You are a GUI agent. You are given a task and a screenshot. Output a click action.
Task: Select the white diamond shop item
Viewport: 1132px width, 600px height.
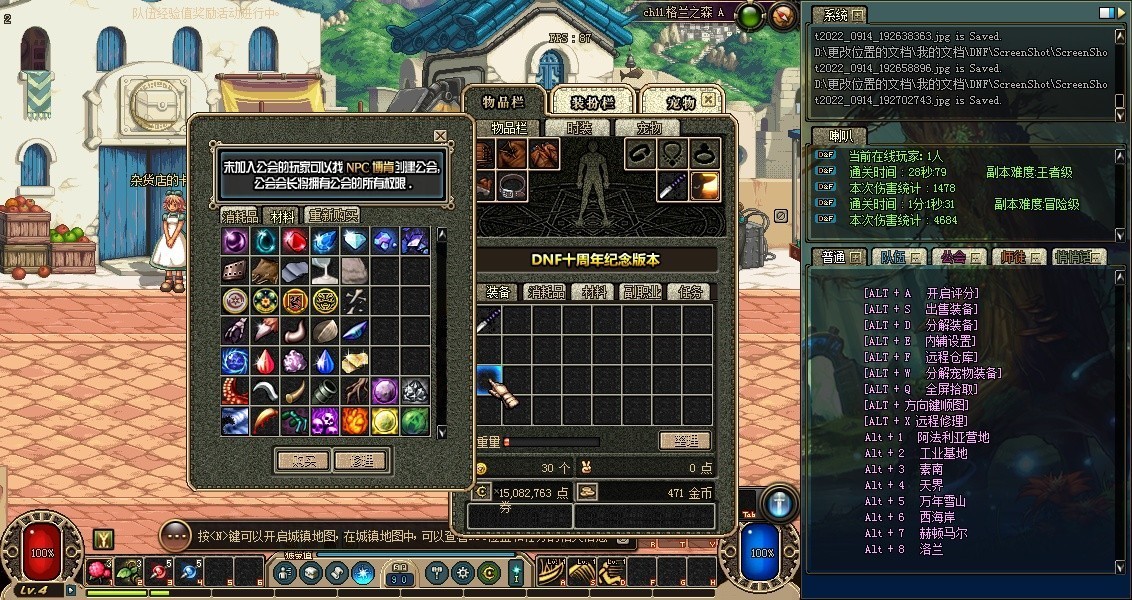[354, 241]
